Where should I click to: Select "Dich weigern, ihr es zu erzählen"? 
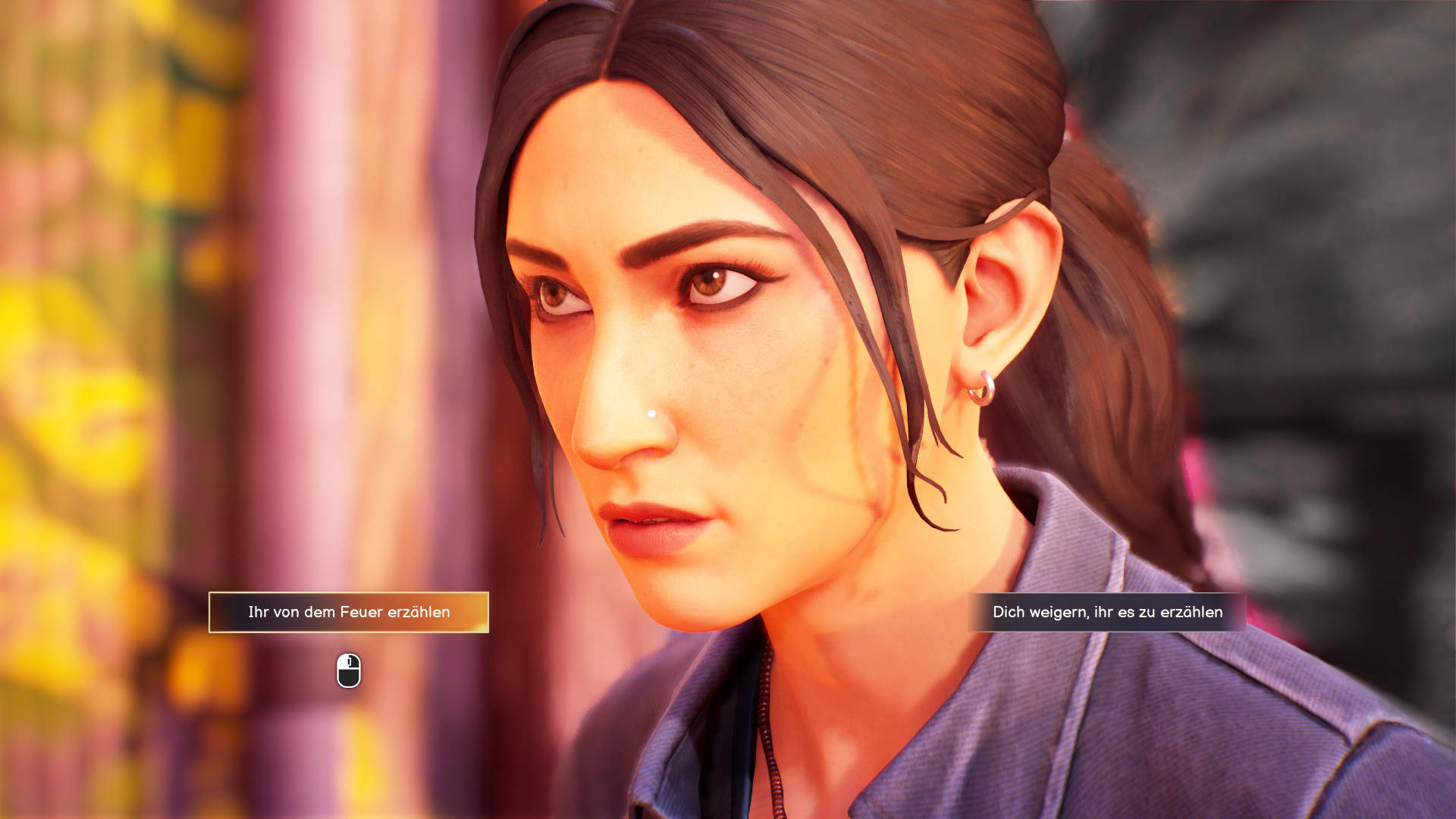(1107, 612)
